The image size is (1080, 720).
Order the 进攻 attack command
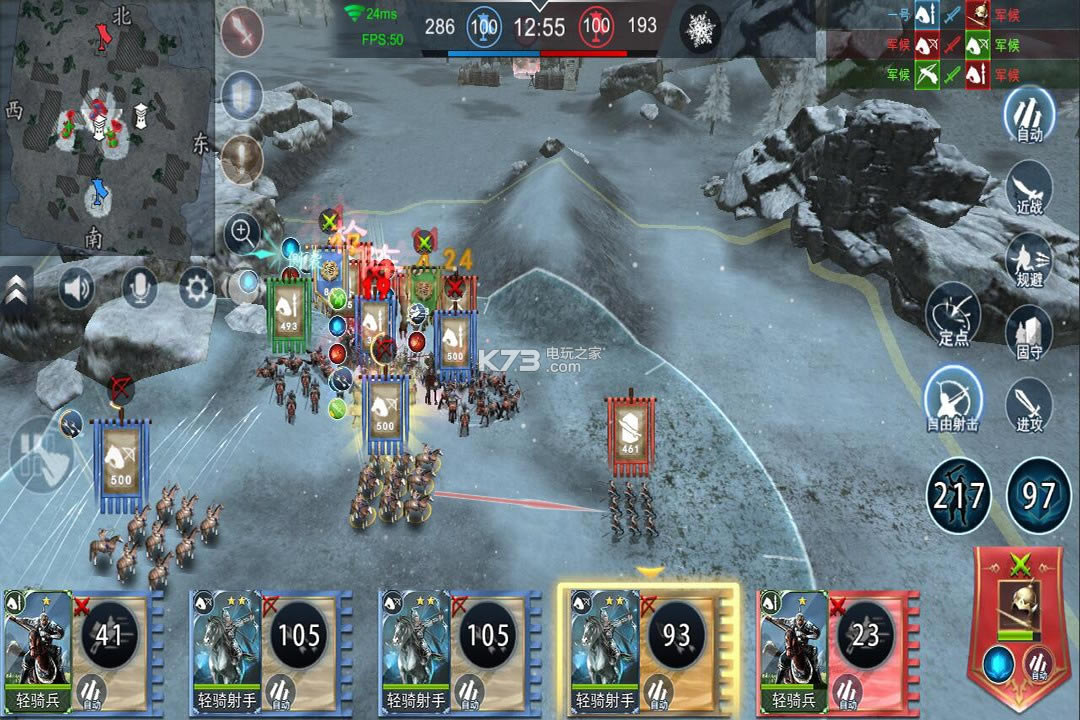pyautogui.click(x=1029, y=405)
